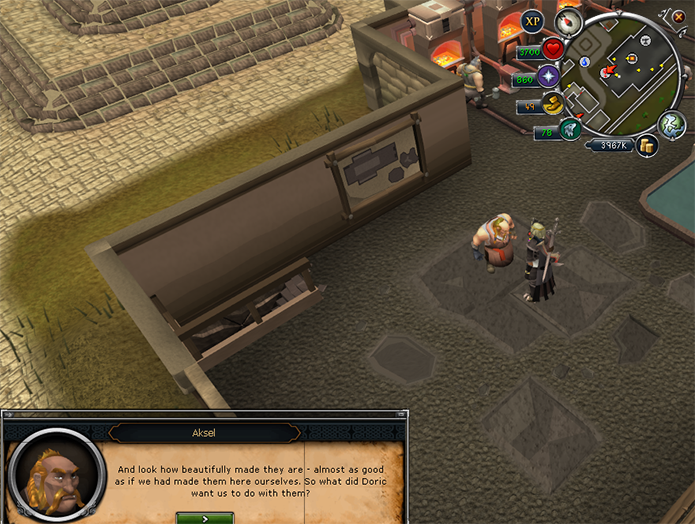
Task: Toggle run with the yellow boot orb
Action: pyautogui.click(x=551, y=104)
